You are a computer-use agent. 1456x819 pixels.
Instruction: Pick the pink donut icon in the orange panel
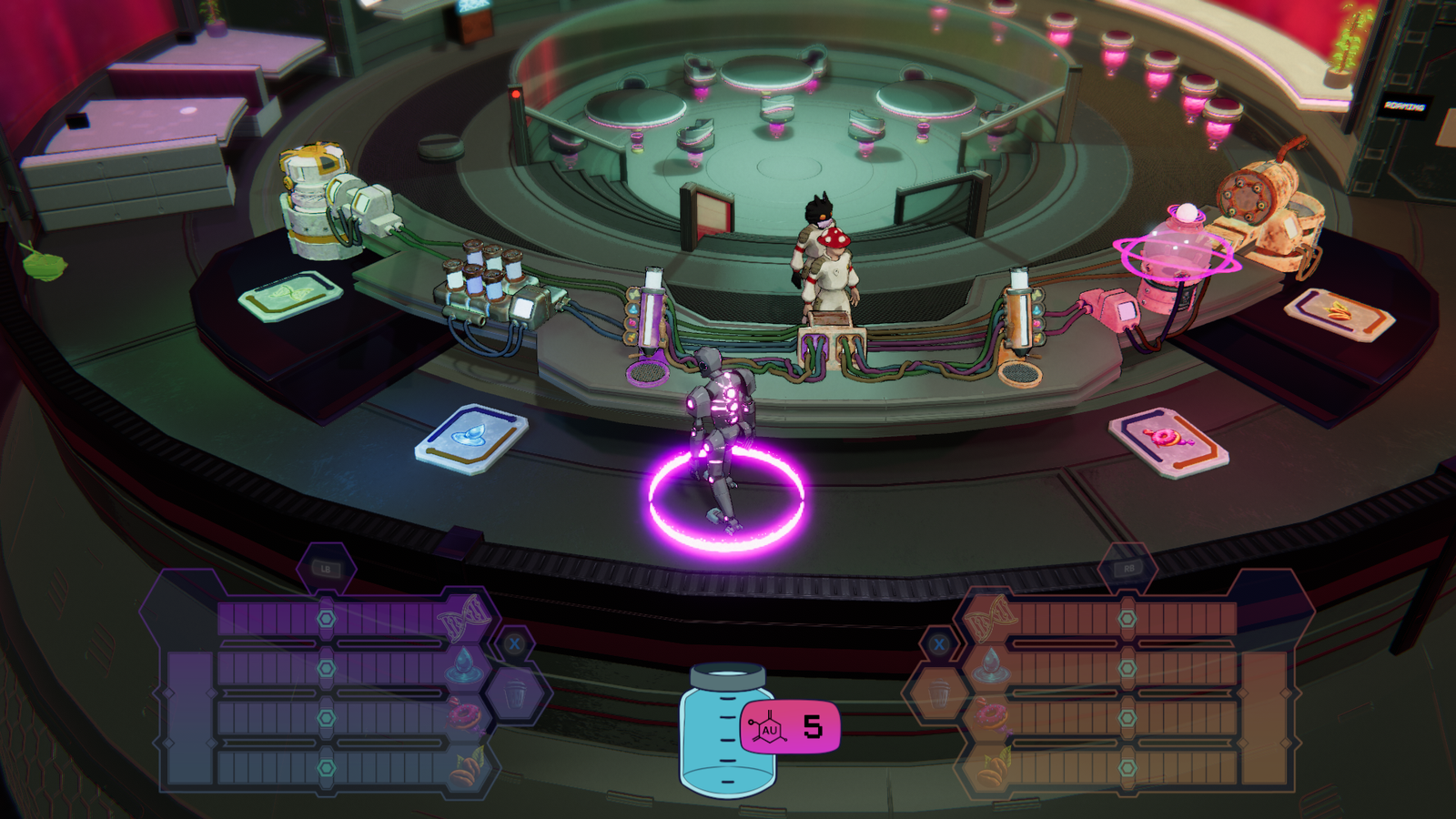tap(990, 716)
